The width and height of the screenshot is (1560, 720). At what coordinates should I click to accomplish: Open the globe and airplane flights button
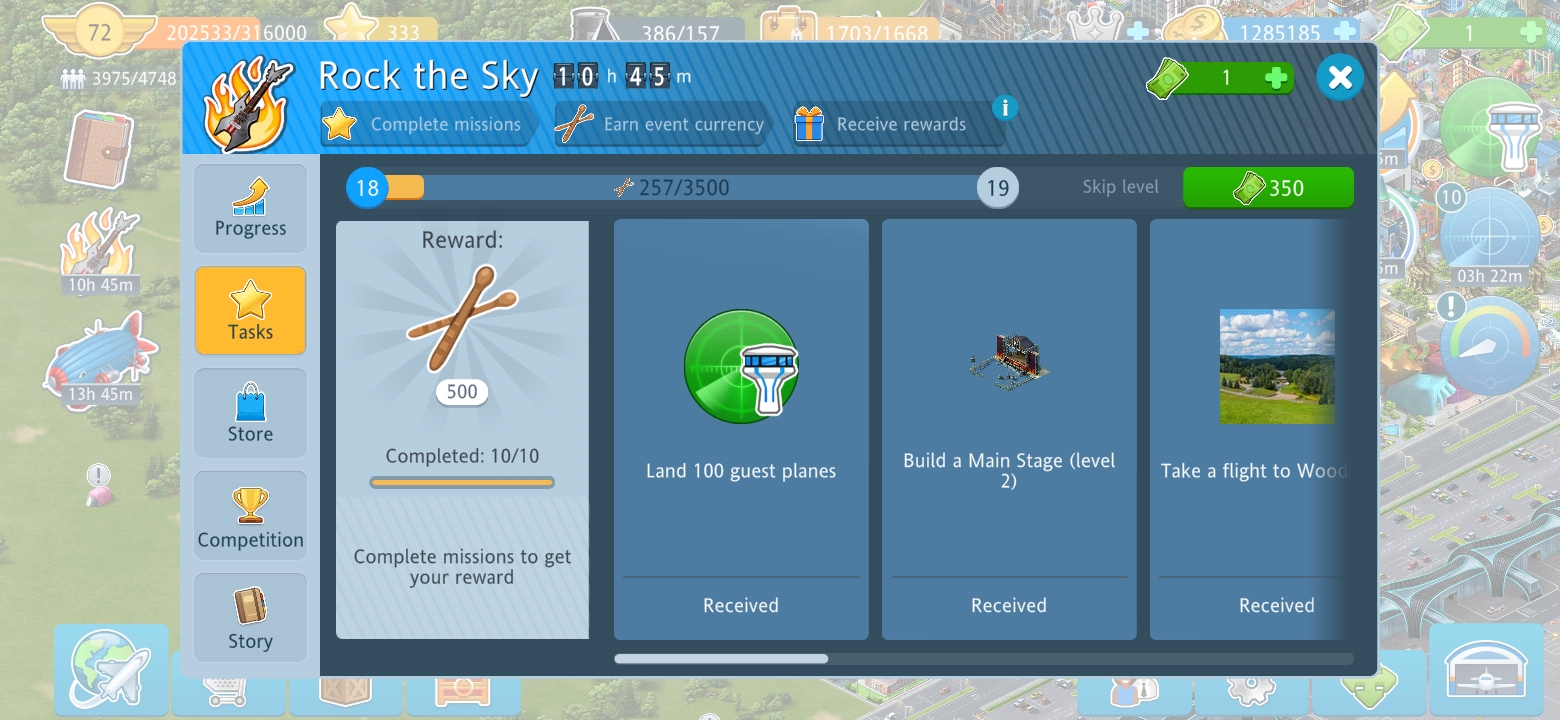pyautogui.click(x=112, y=669)
